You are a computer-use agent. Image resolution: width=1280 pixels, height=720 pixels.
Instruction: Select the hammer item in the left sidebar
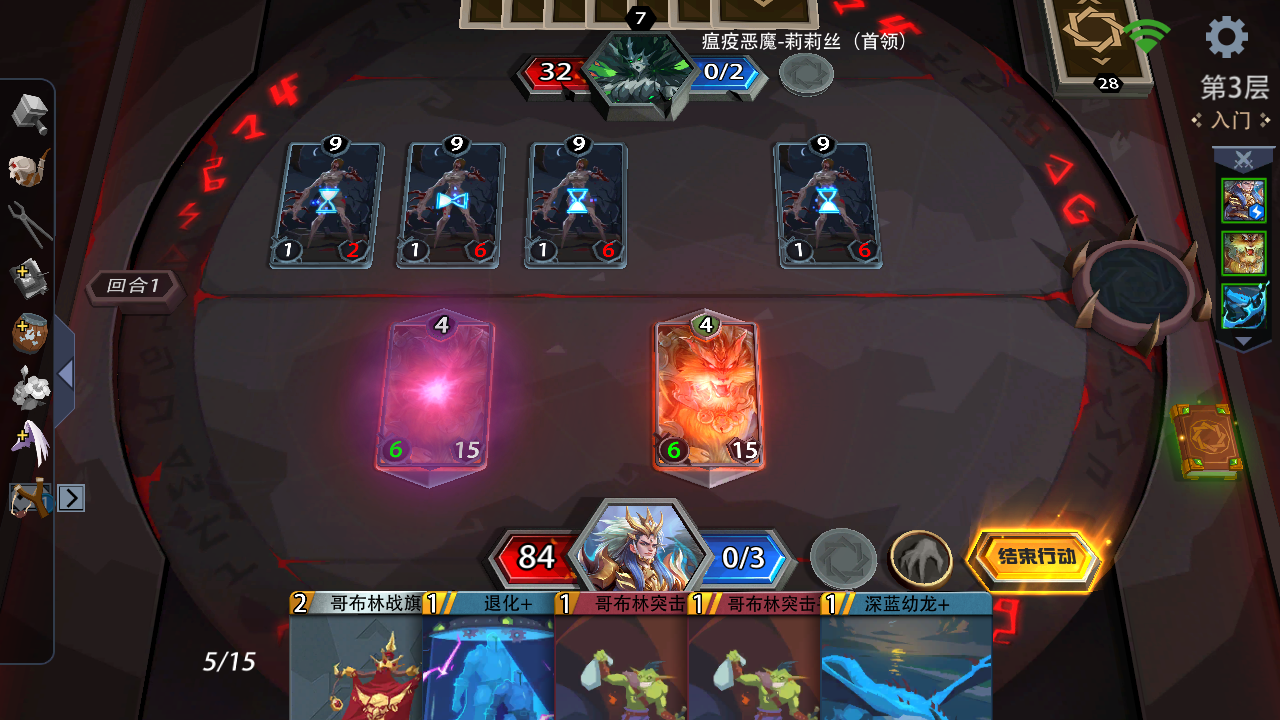(30, 113)
